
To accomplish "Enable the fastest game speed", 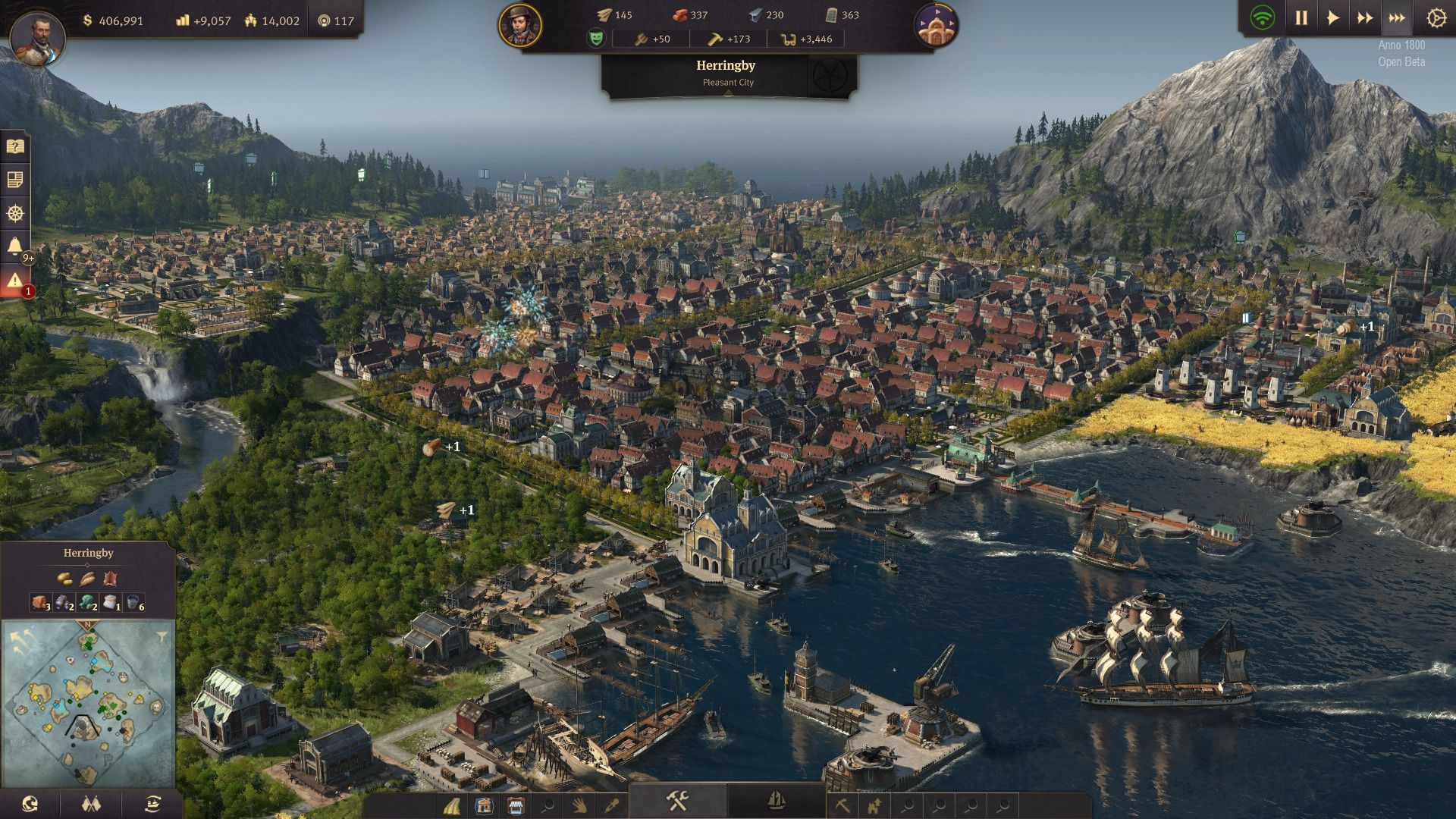I will (x=1398, y=17).
